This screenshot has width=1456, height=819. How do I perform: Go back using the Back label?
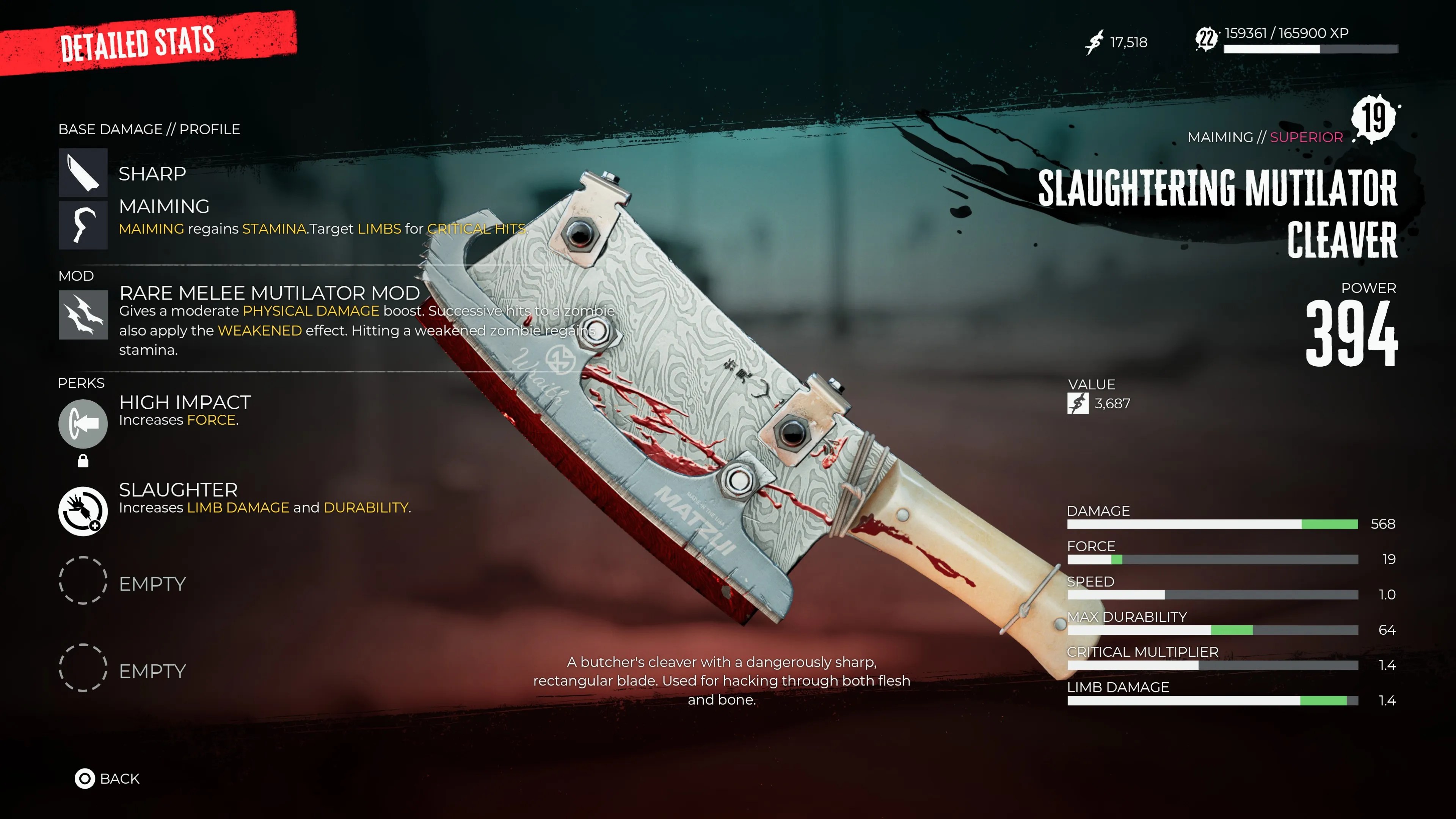pos(119,778)
